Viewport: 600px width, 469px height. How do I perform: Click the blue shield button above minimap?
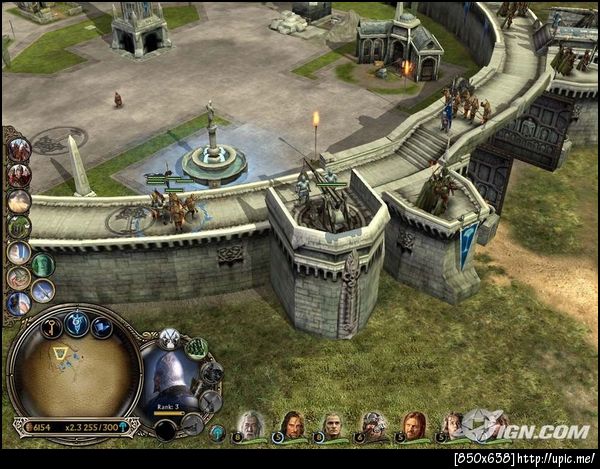tap(77, 322)
